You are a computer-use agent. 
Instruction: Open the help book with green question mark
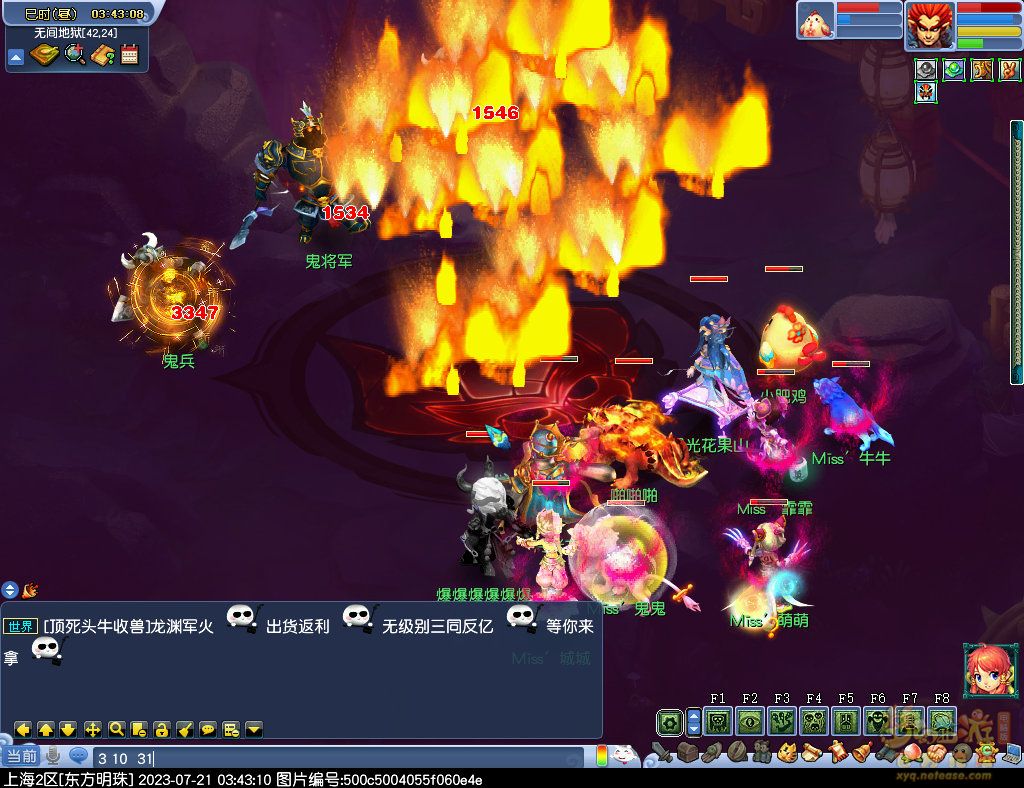102,55
